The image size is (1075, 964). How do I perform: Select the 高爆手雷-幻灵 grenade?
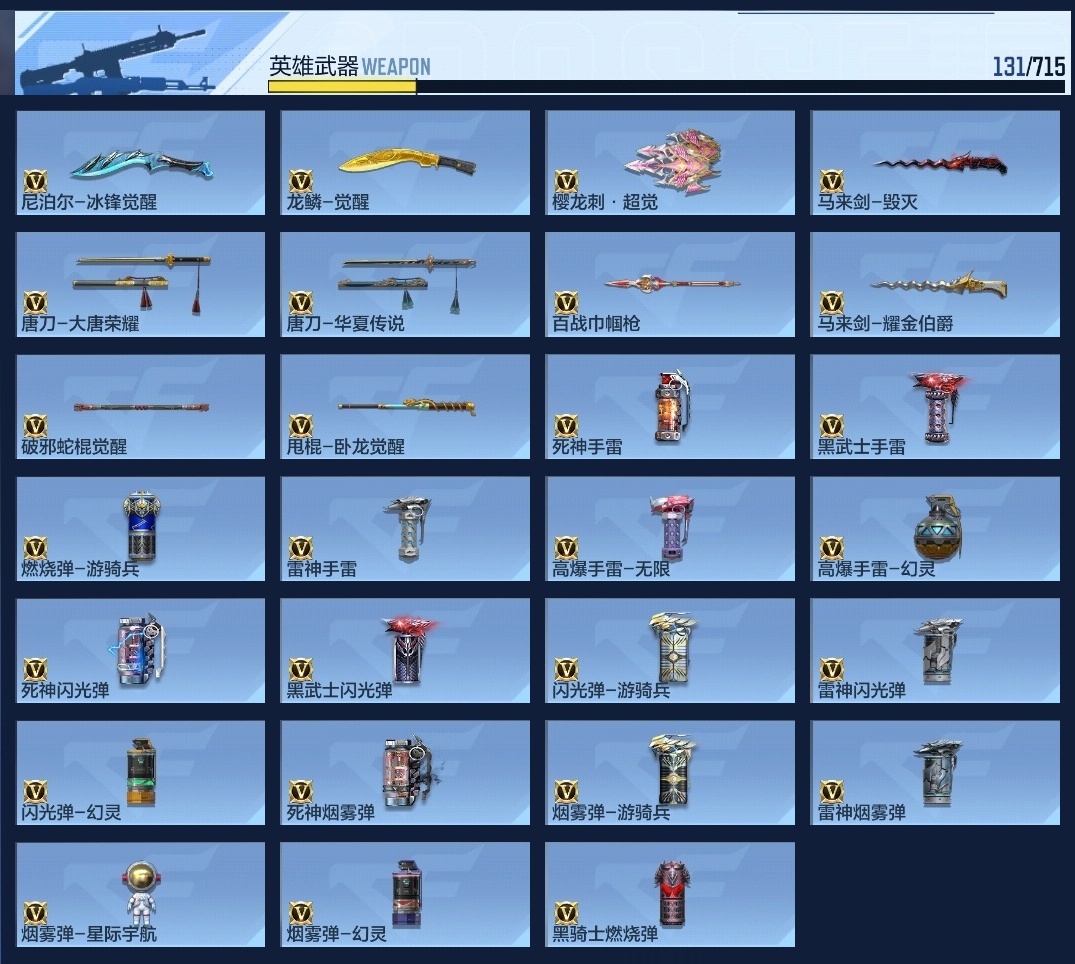tap(935, 529)
